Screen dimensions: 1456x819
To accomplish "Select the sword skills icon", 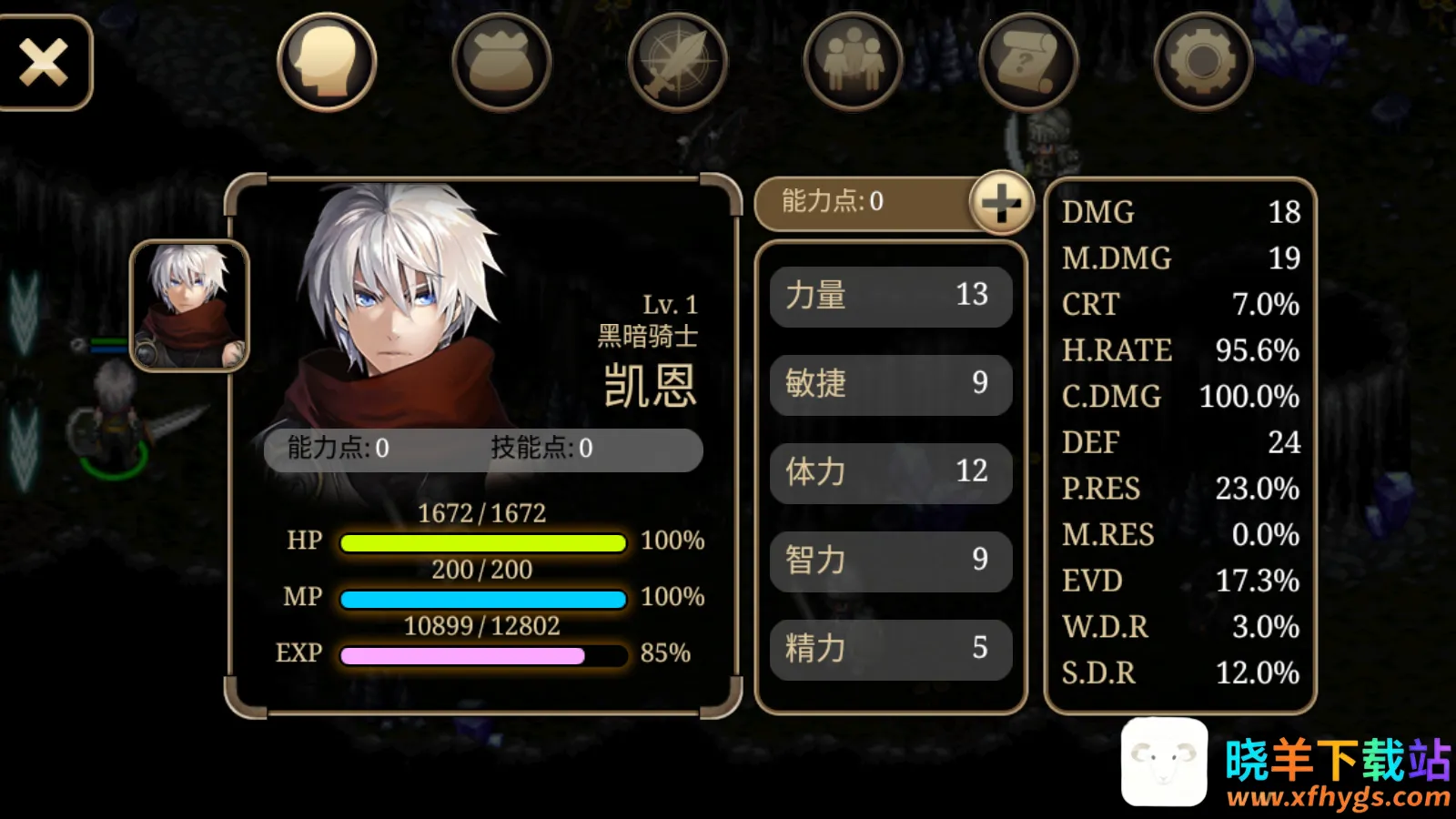I will tap(677, 60).
